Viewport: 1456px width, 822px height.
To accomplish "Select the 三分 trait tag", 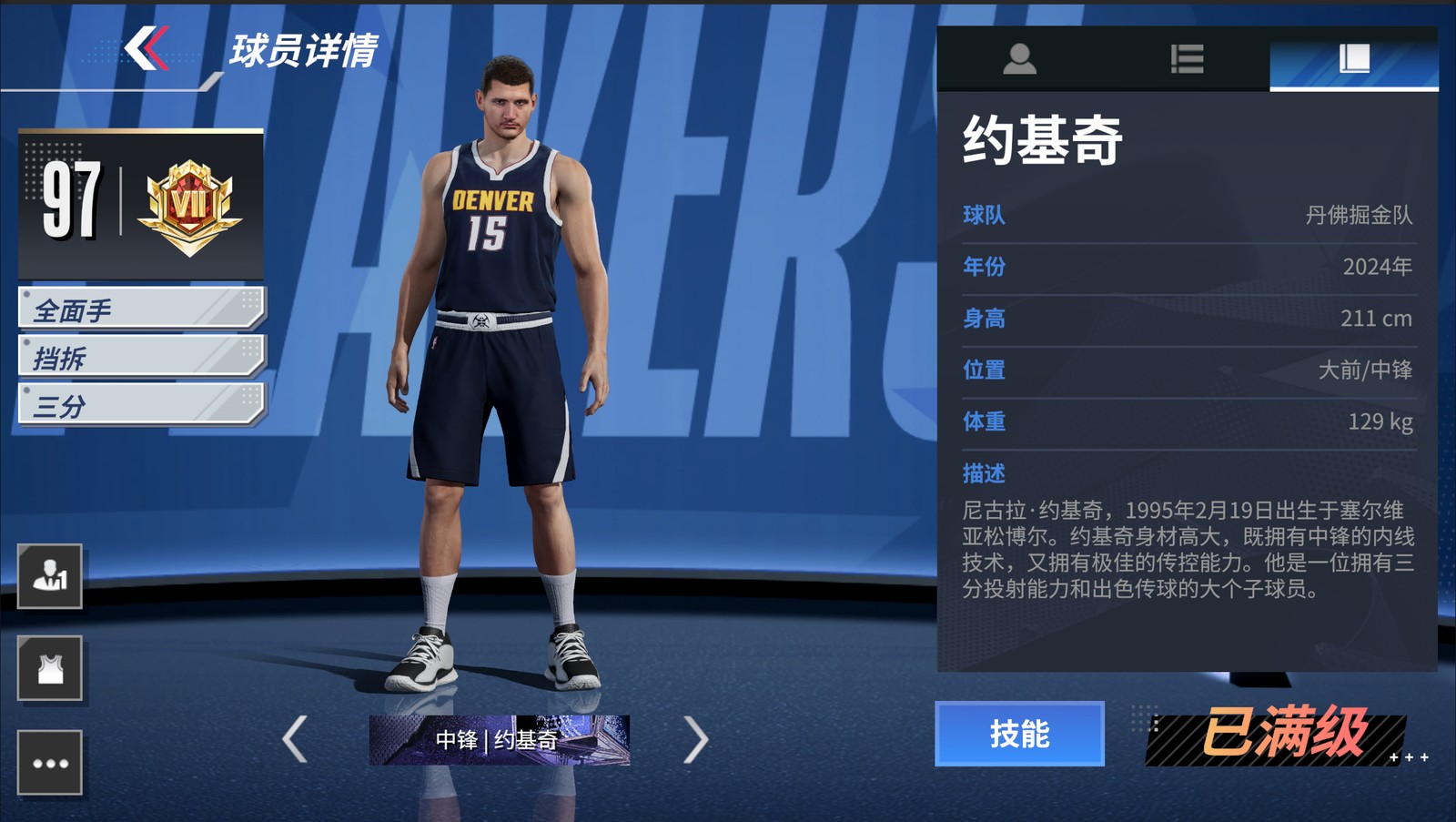I will [141, 405].
